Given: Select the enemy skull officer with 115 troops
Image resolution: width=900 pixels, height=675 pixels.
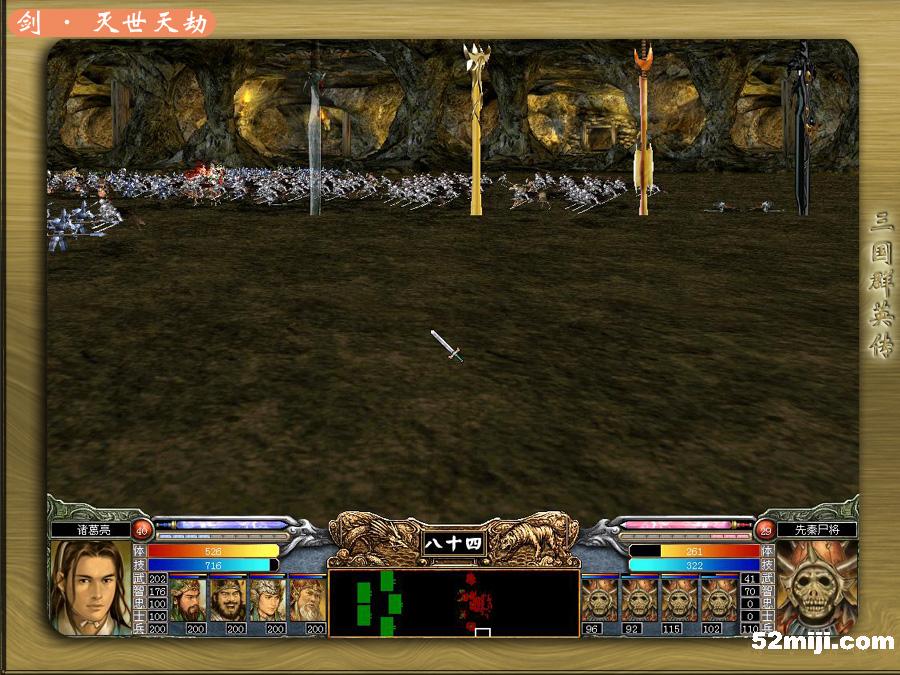Looking at the screenshot, I should (x=680, y=599).
